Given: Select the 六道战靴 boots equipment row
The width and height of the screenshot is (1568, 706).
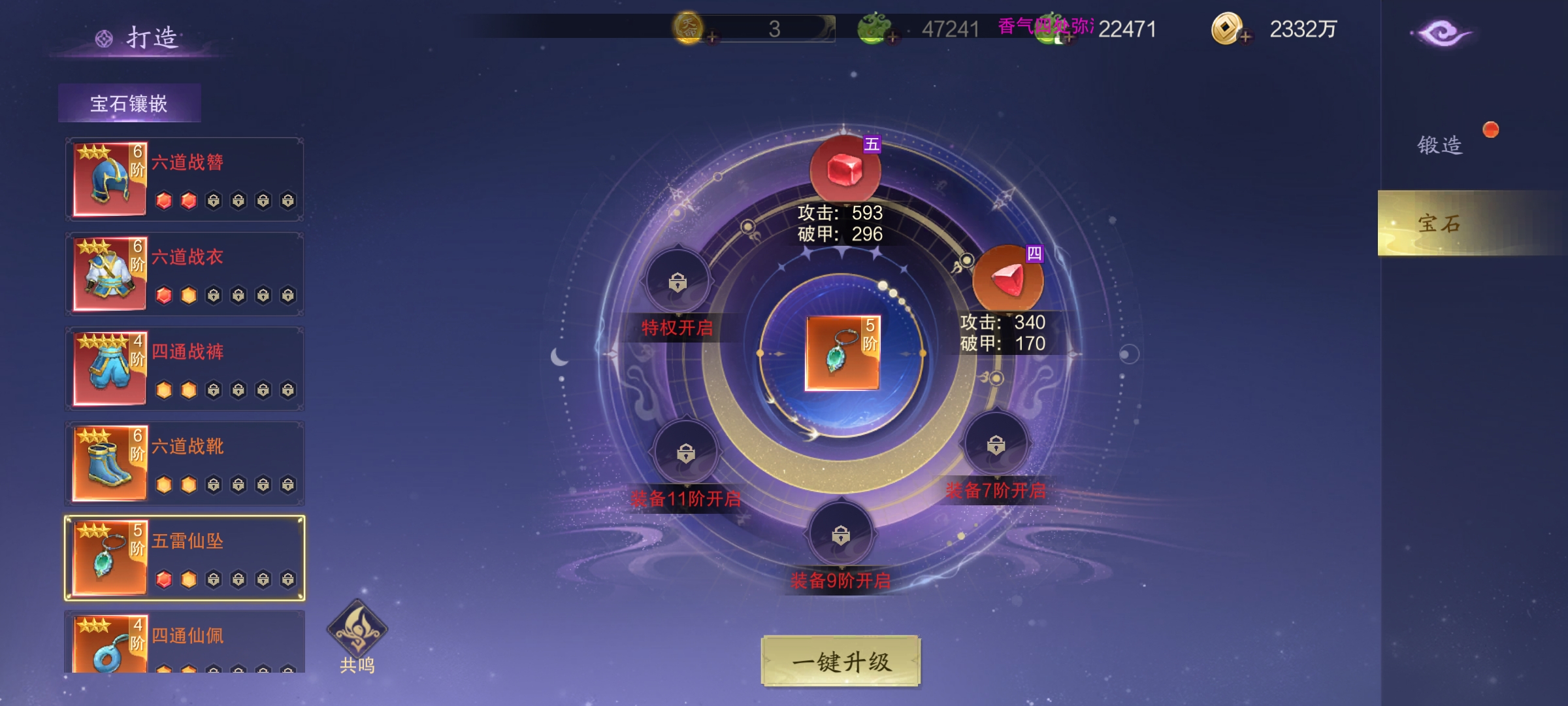Looking at the screenshot, I should pos(184,463).
